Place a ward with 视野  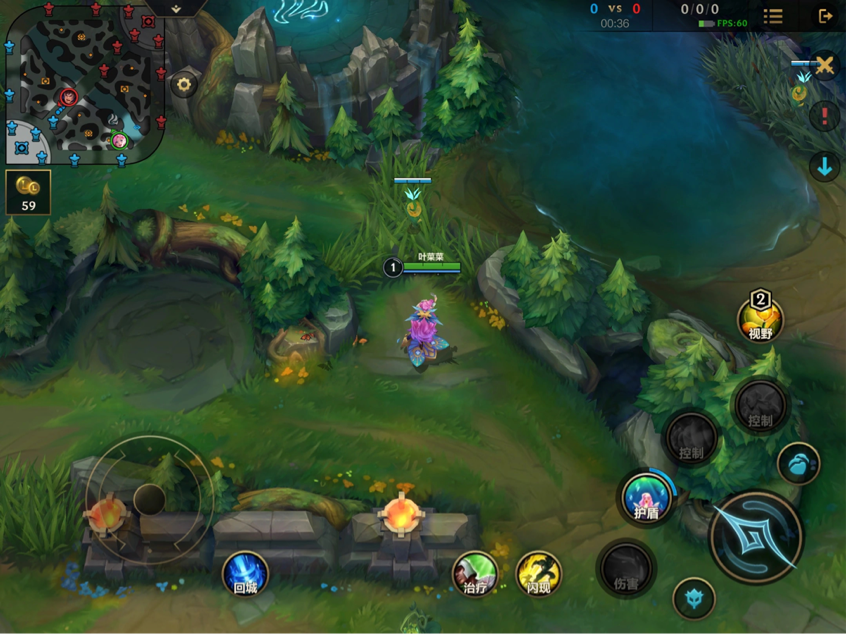pyautogui.click(x=760, y=319)
